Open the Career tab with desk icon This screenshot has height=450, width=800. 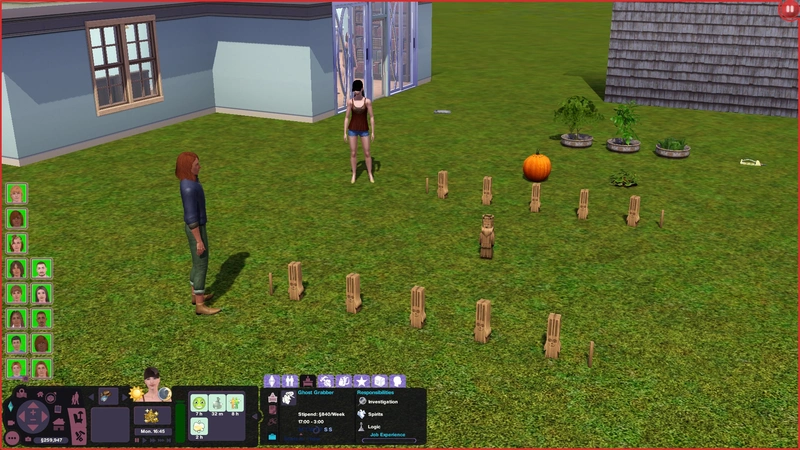pos(308,381)
